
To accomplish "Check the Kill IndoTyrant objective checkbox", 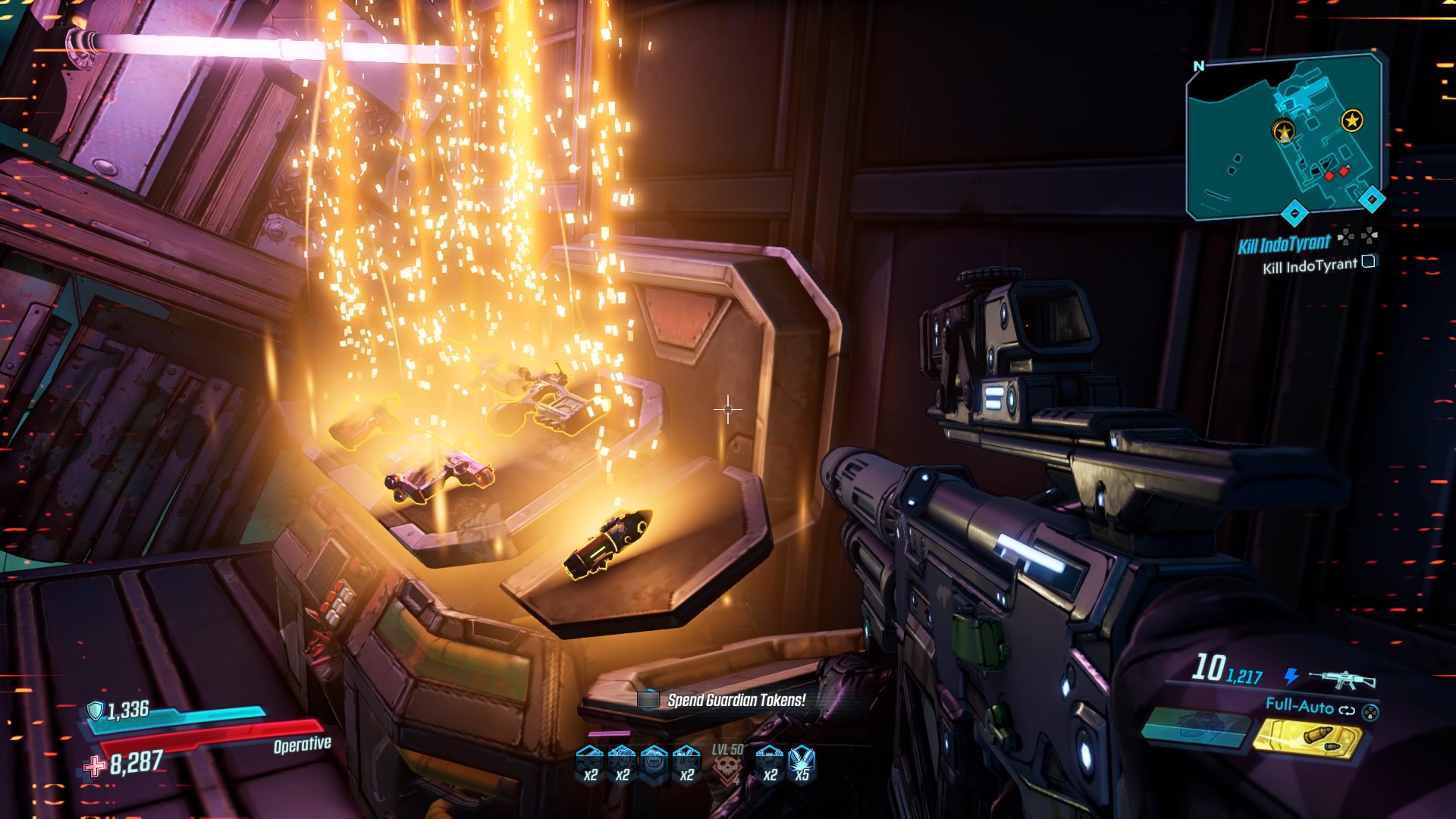I will [1369, 262].
